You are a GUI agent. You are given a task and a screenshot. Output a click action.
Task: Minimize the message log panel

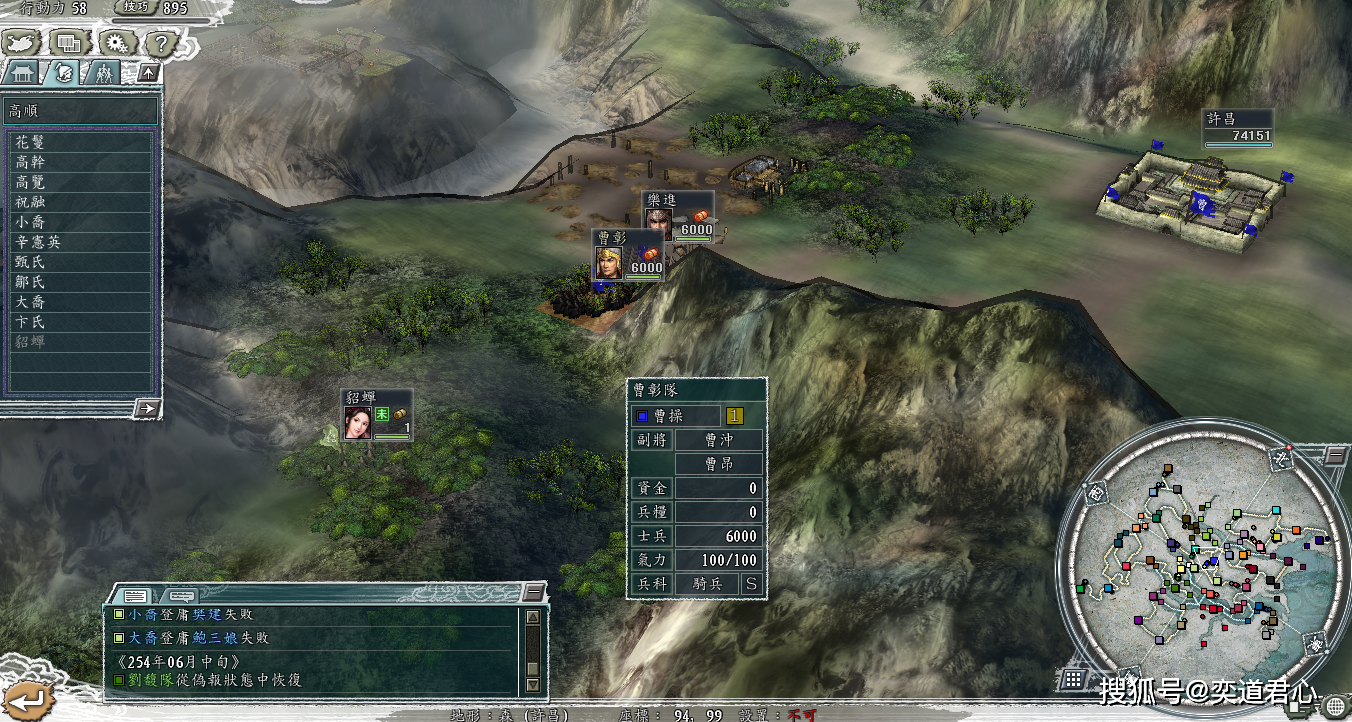(535, 591)
